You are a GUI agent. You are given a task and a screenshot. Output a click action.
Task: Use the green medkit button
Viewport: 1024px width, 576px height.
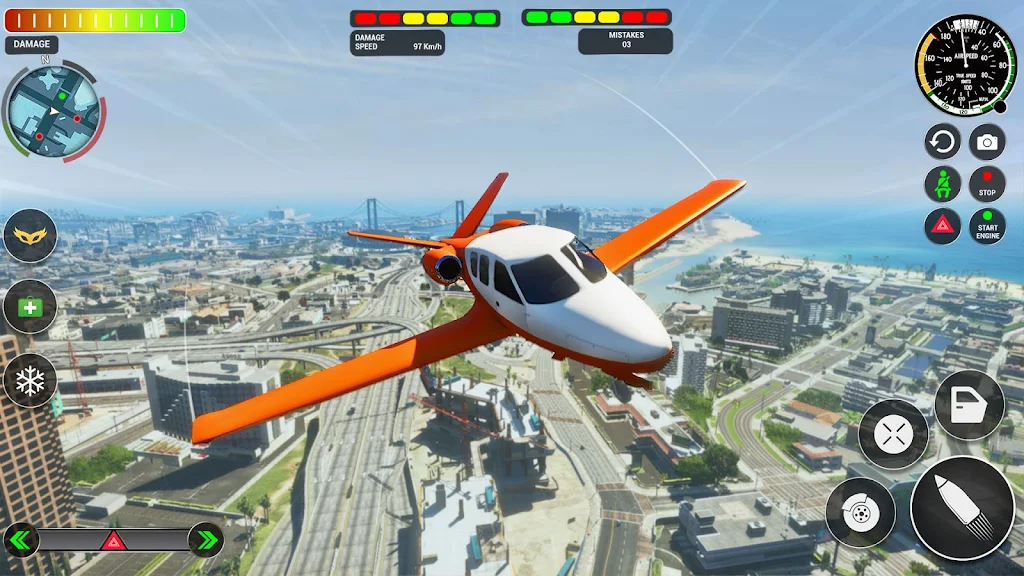click(x=30, y=307)
